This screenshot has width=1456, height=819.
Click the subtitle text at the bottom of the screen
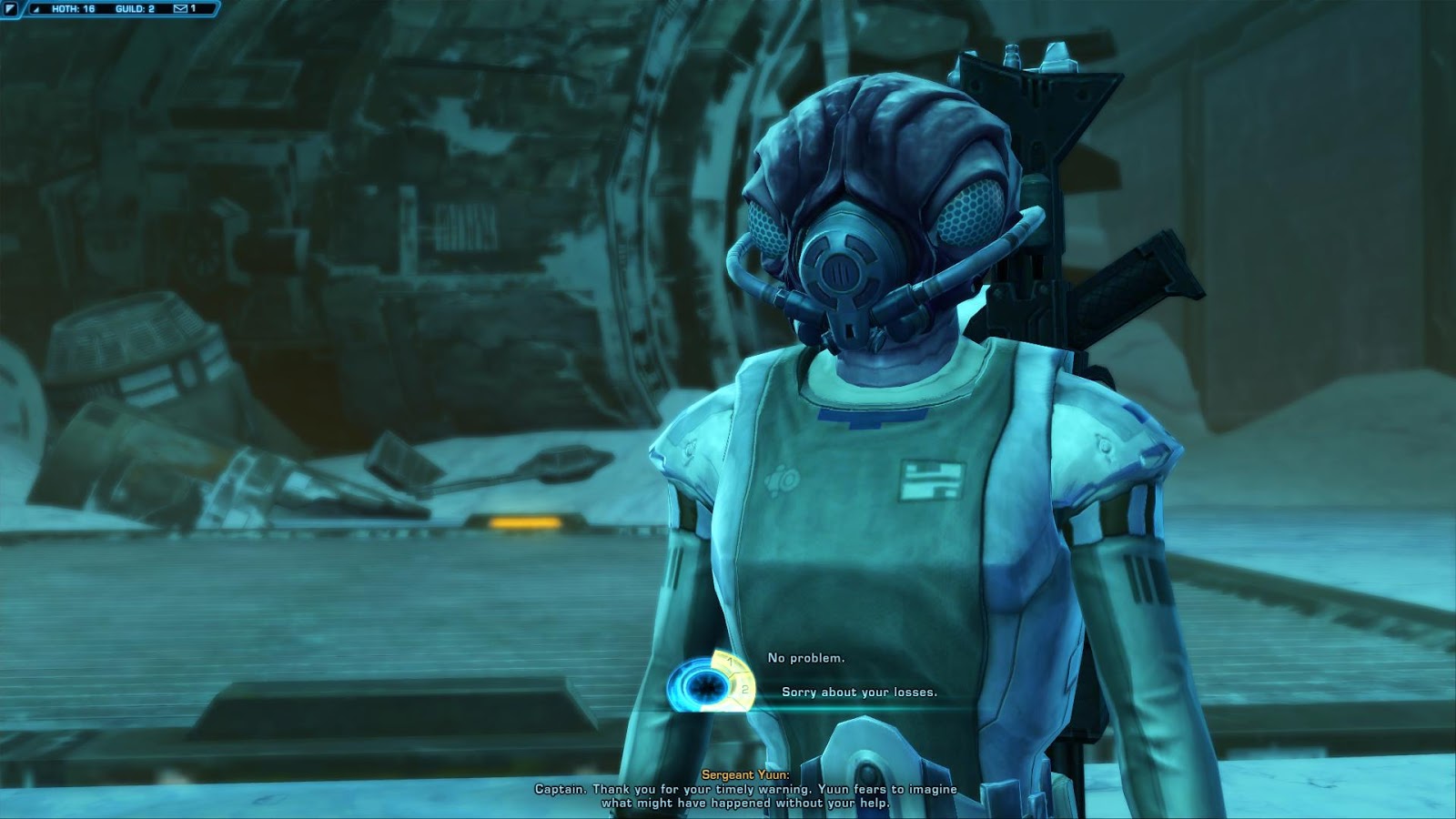tap(728, 792)
